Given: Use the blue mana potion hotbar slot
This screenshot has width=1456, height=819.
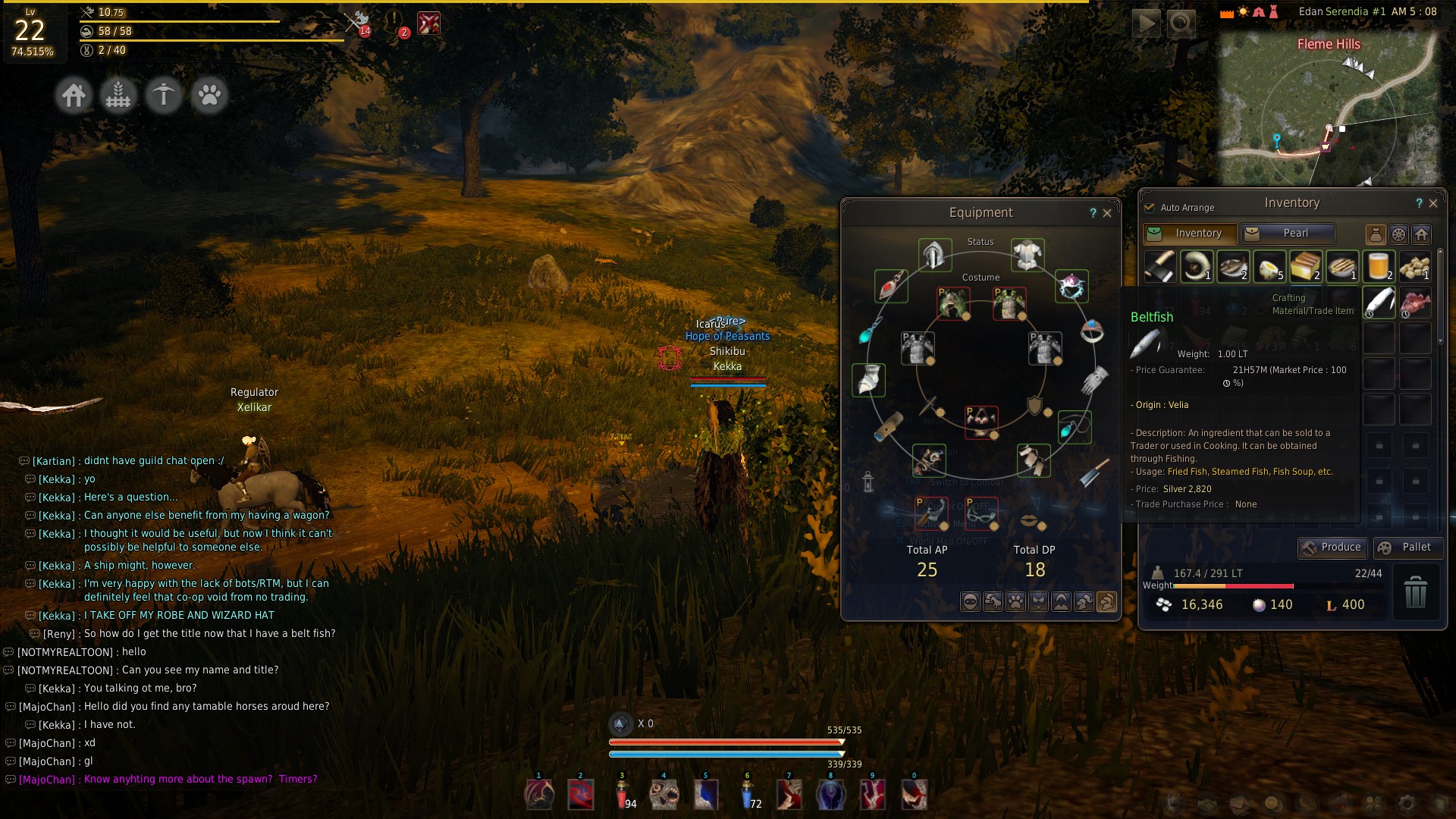Looking at the screenshot, I should pos(747,795).
